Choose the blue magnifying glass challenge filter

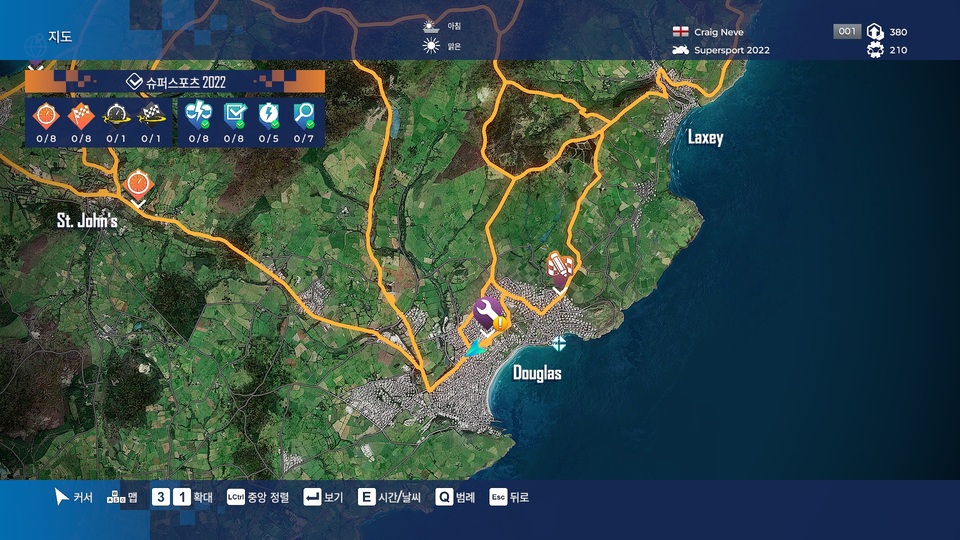coord(305,115)
